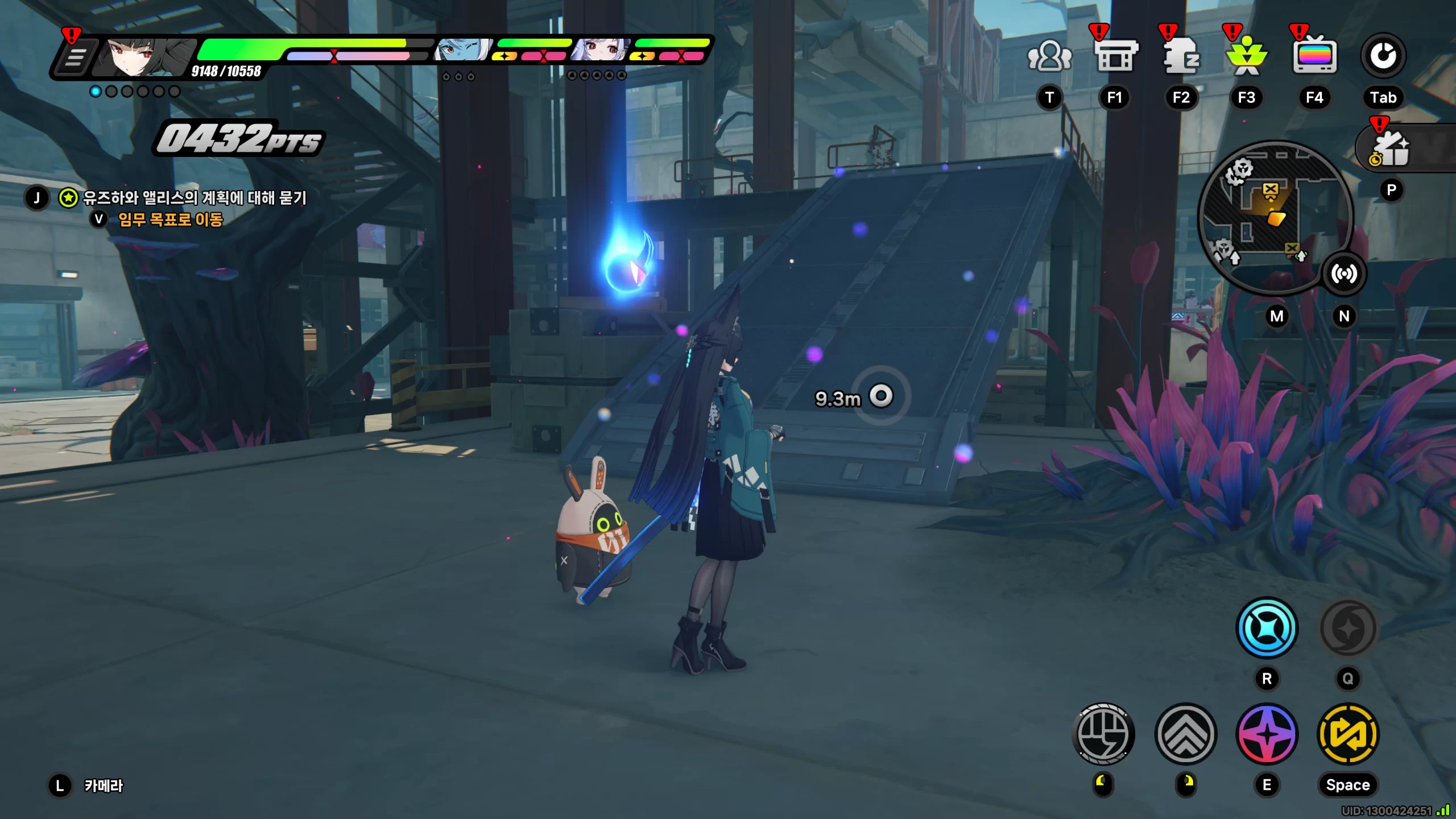This screenshot has height=819, width=1456.
Task: Open the store shop icon
Action: (1115, 56)
